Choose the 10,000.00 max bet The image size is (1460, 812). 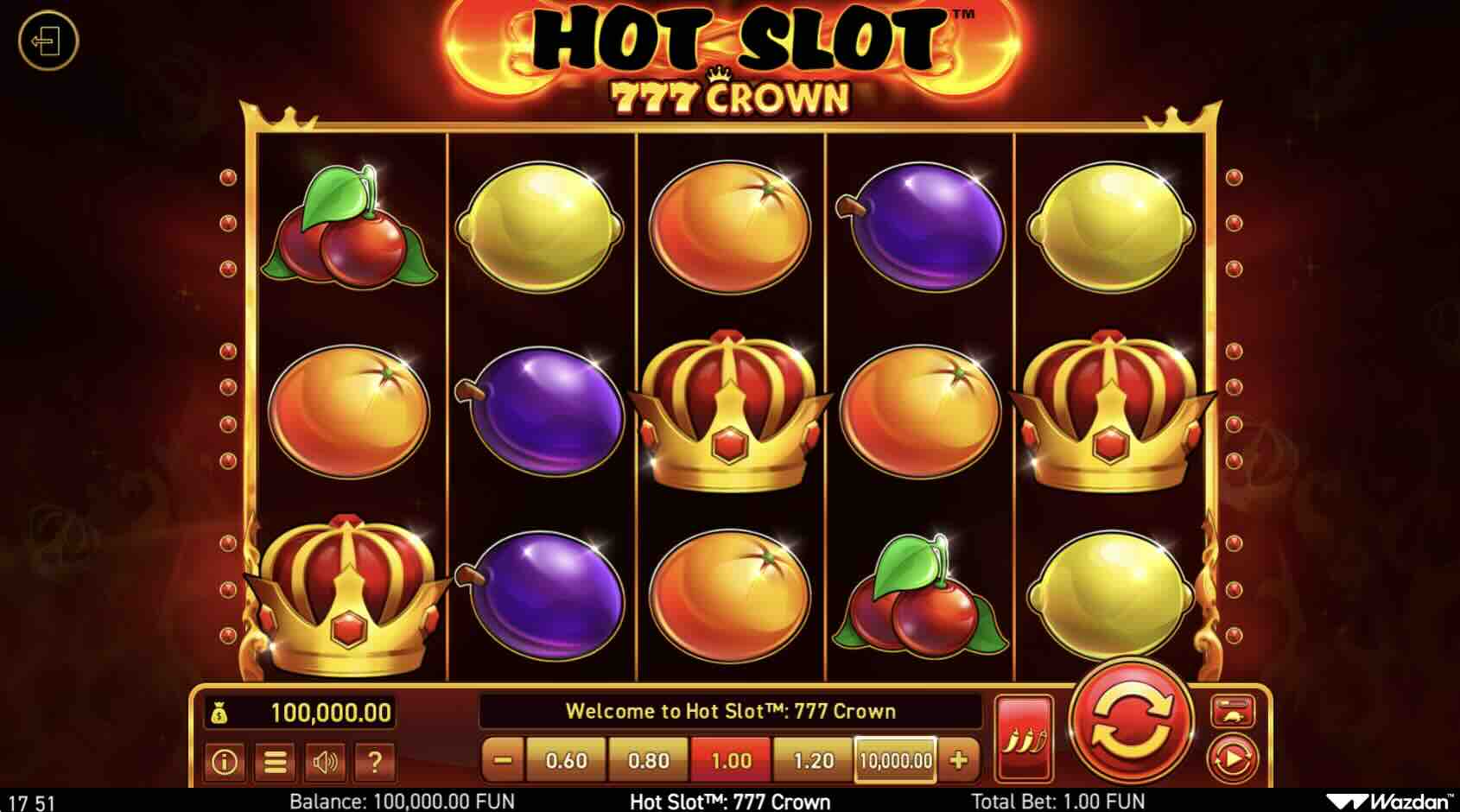click(x=894, y=761)
